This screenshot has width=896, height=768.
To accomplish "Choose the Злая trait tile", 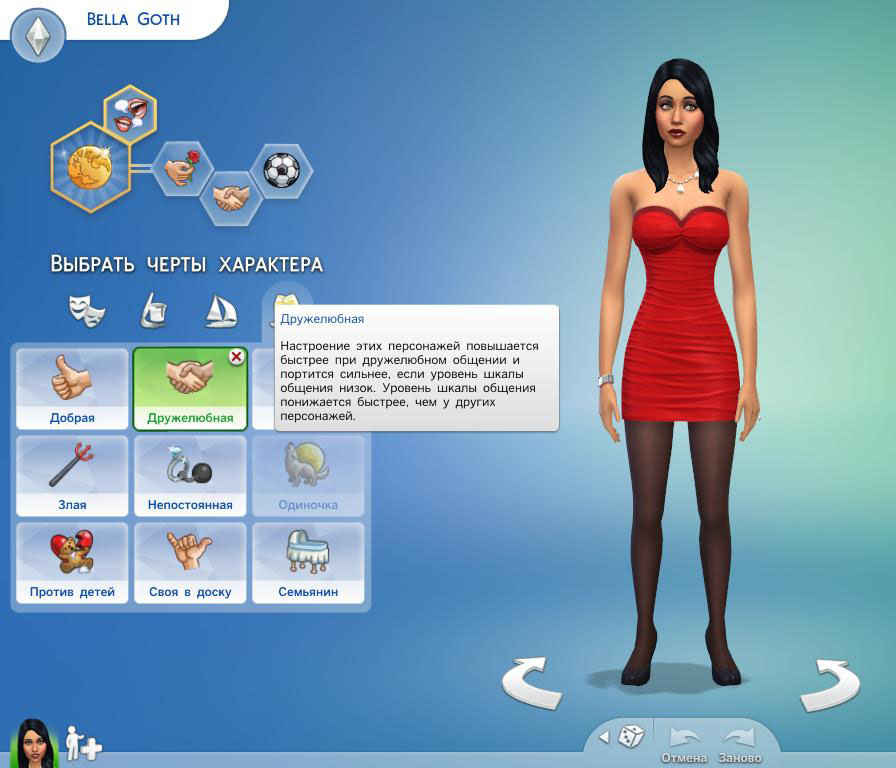I will point(72,475).
